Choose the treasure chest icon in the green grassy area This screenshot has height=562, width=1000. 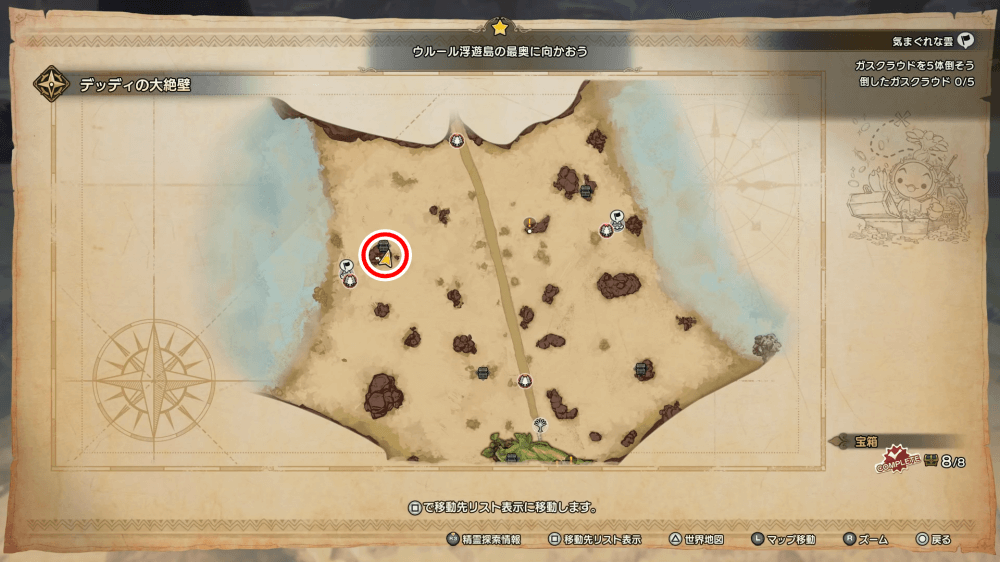pyautogui.click(x=511, y=458)
